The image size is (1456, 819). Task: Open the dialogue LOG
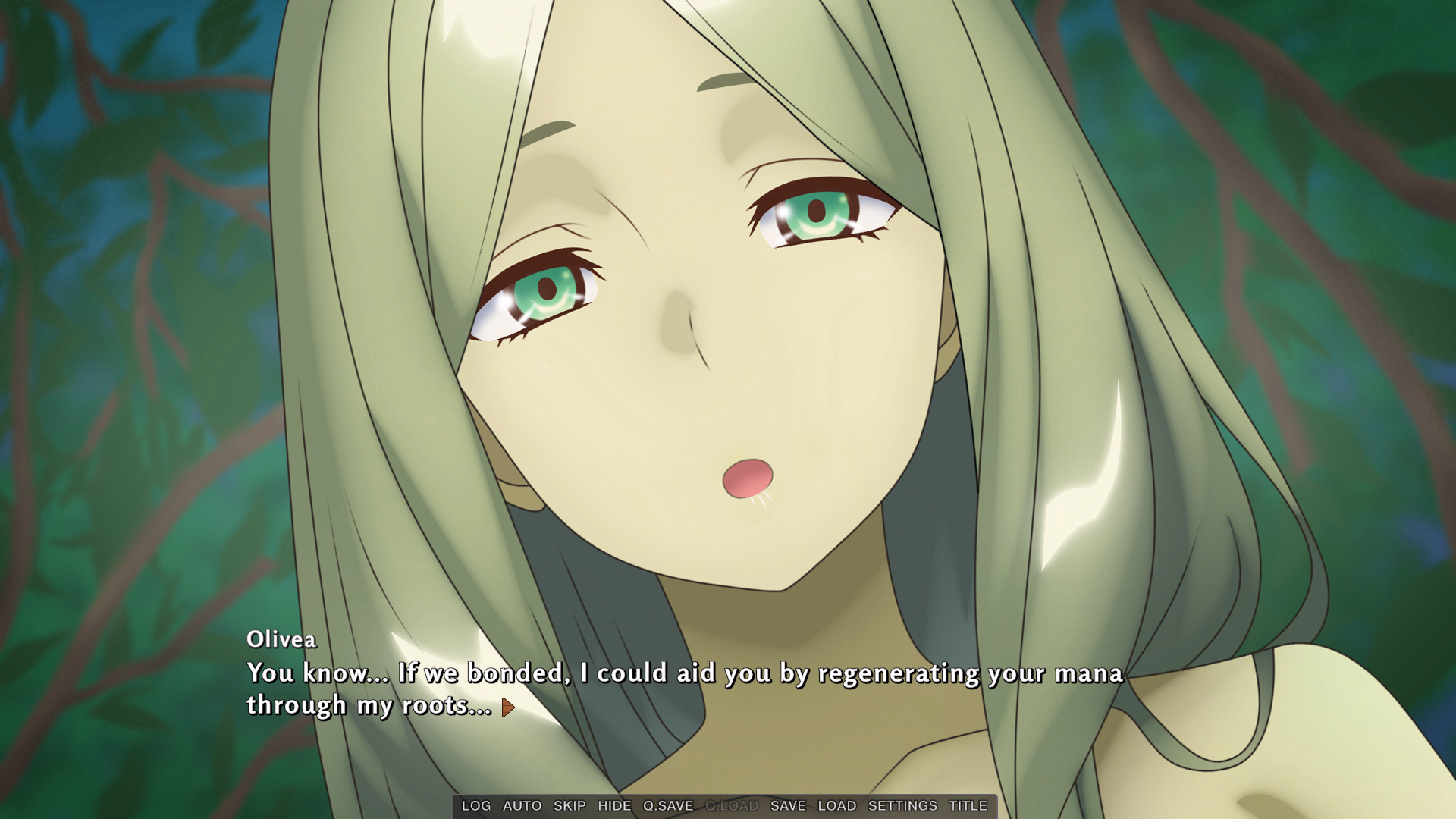click(476, 806)
